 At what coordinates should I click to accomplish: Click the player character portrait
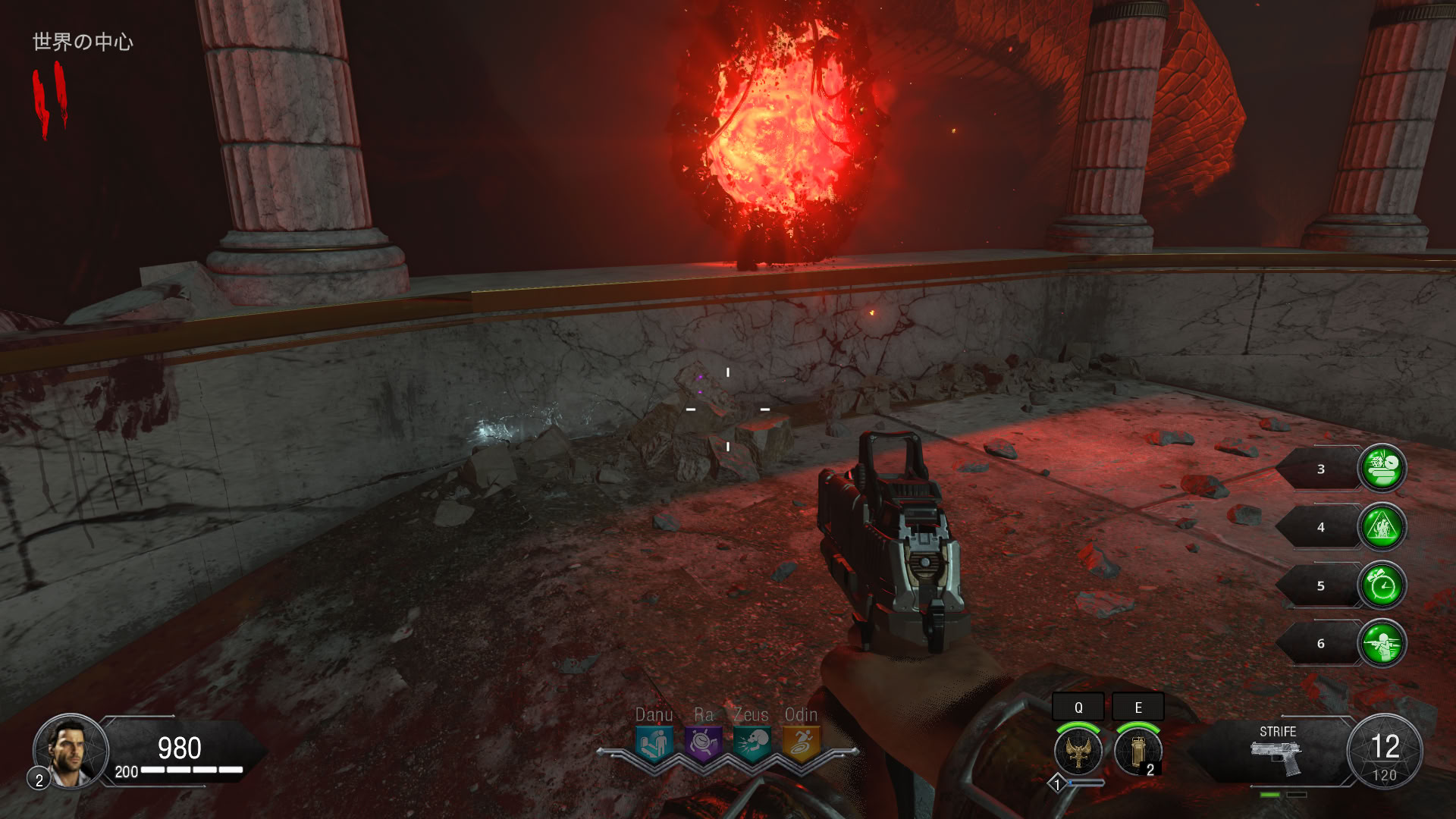click(x=71, y=751)
